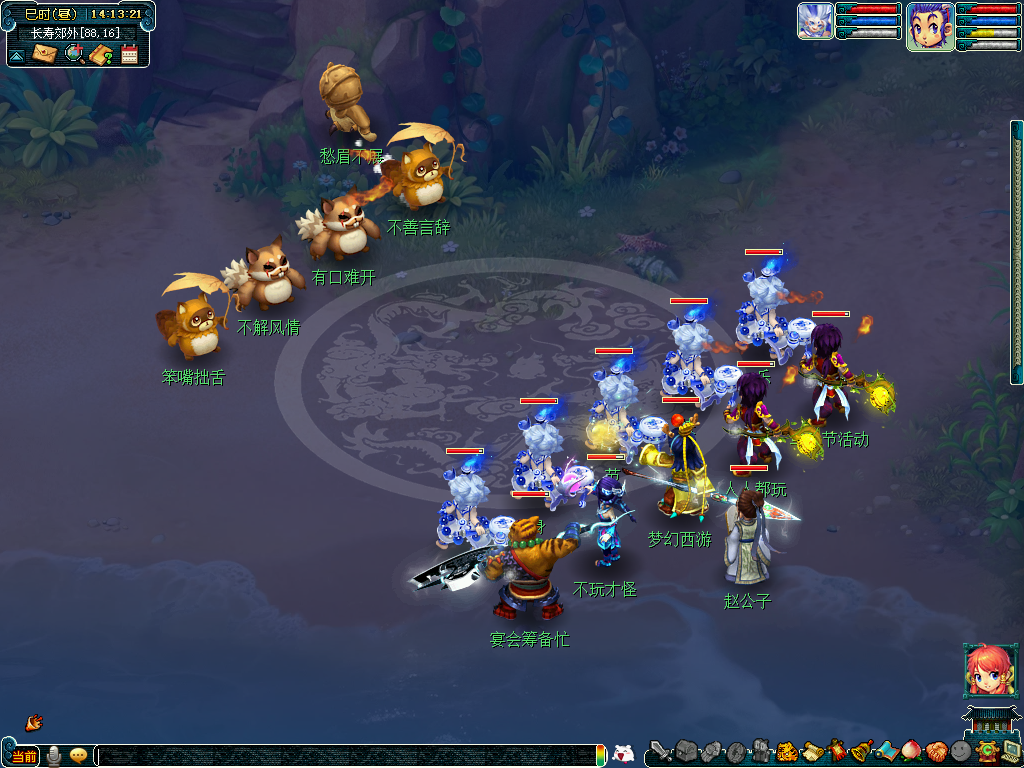Viewport: 1024px width, 768px height.
Task: Select the blue-haired player portrait
Action: 929,26
